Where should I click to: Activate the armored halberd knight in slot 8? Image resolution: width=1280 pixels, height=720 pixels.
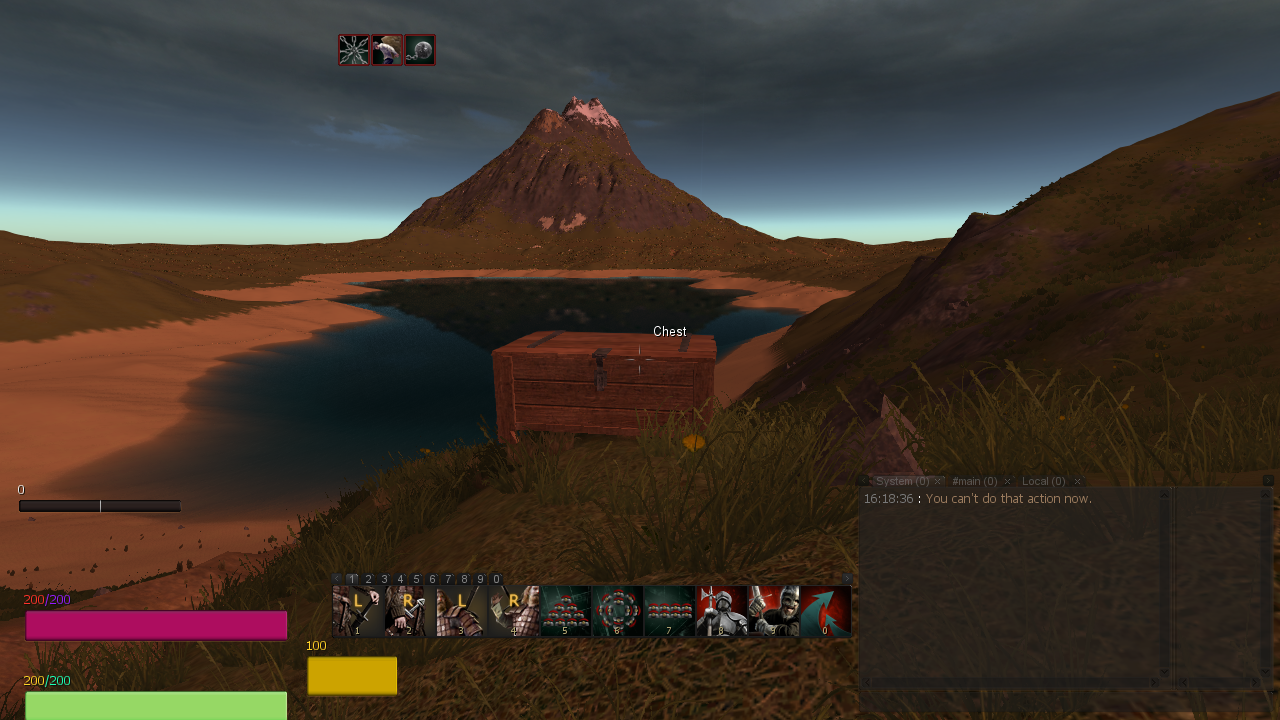click(721, 611)
